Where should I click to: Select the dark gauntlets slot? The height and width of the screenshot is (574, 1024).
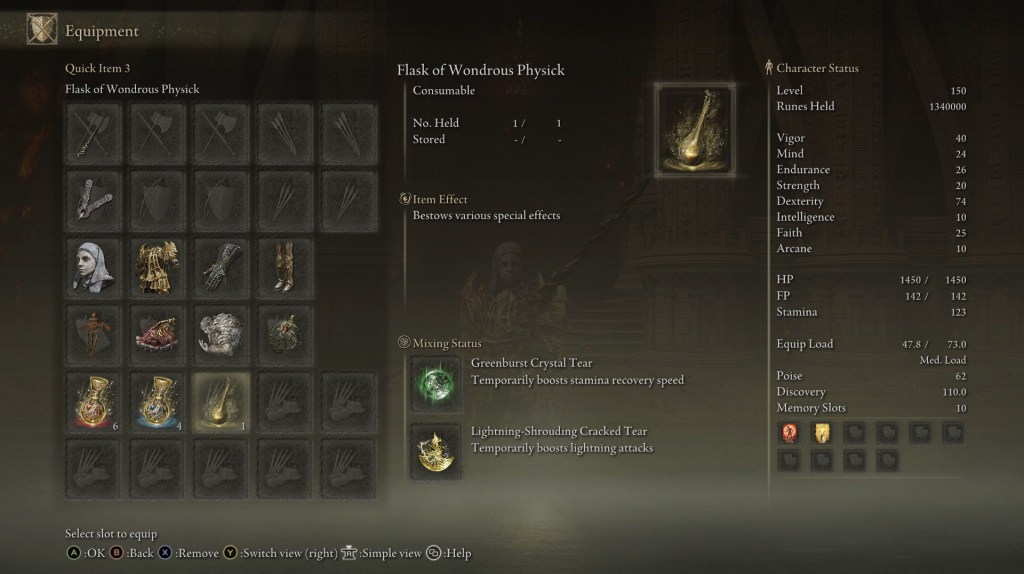221,266
